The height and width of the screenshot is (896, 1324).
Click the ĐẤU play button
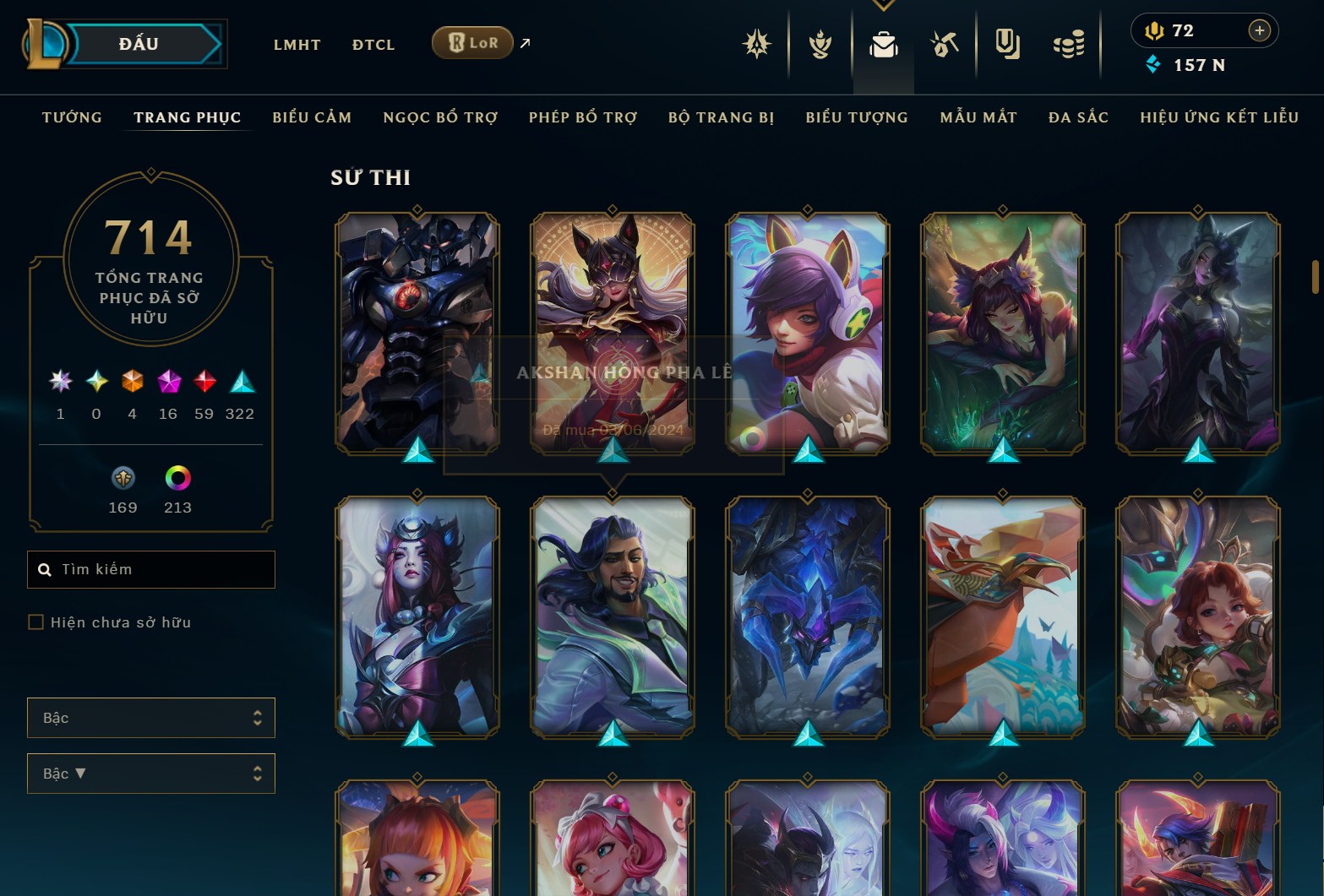tap(141, 43)
